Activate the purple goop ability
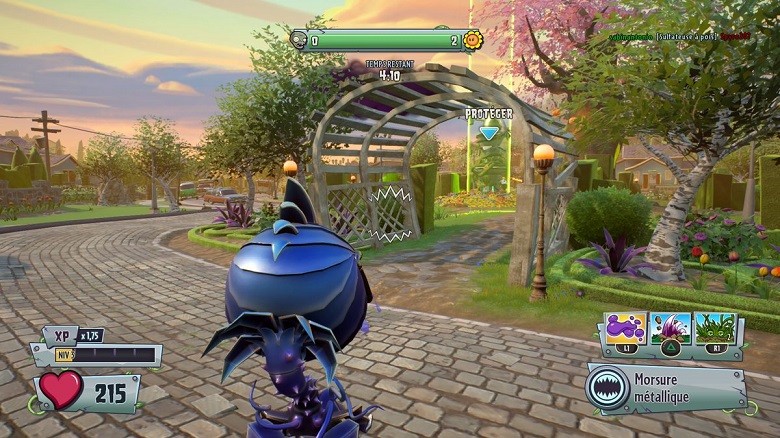The image size is (780, 438). point(626,328)
